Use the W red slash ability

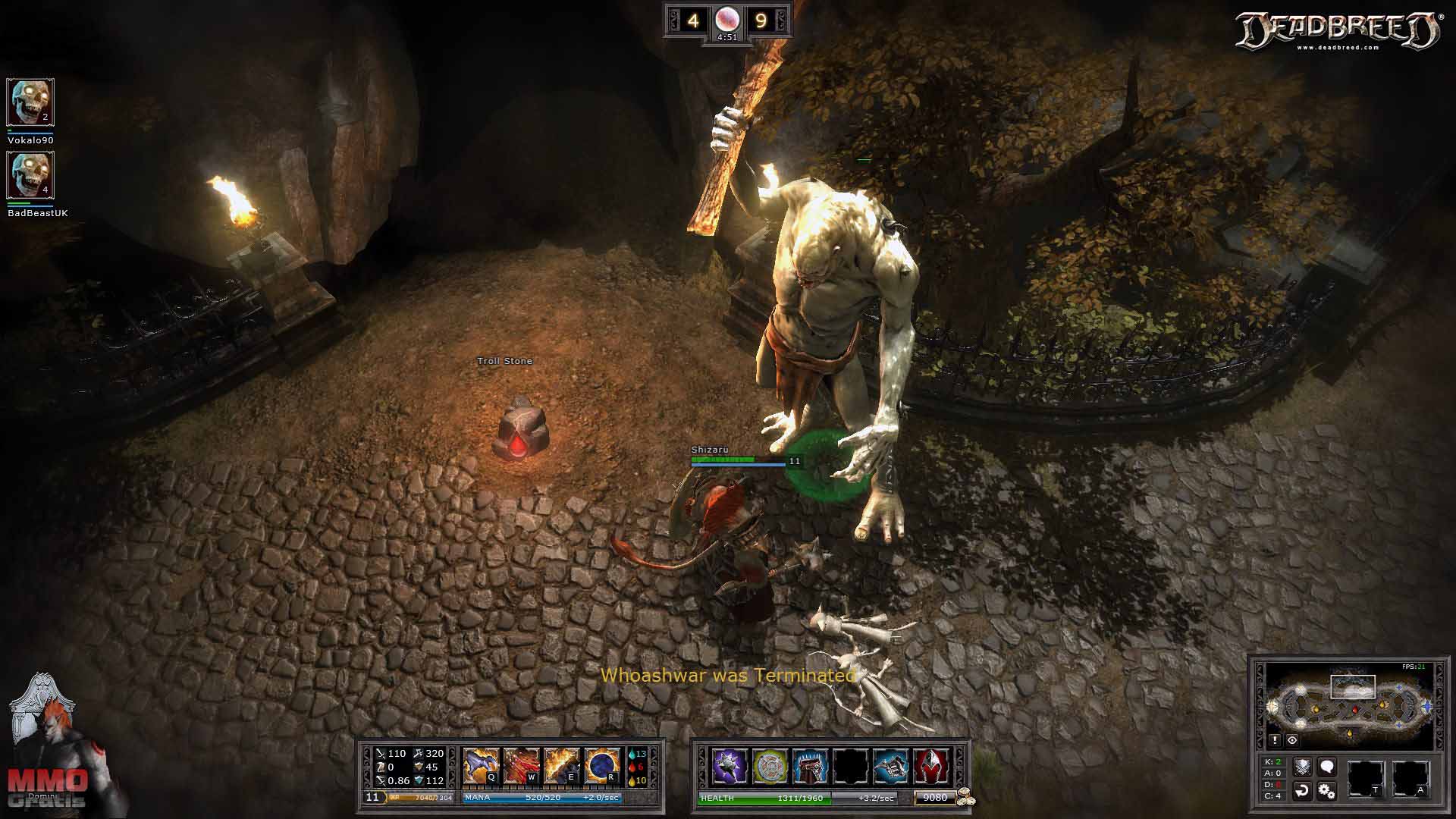pos(521,765)
